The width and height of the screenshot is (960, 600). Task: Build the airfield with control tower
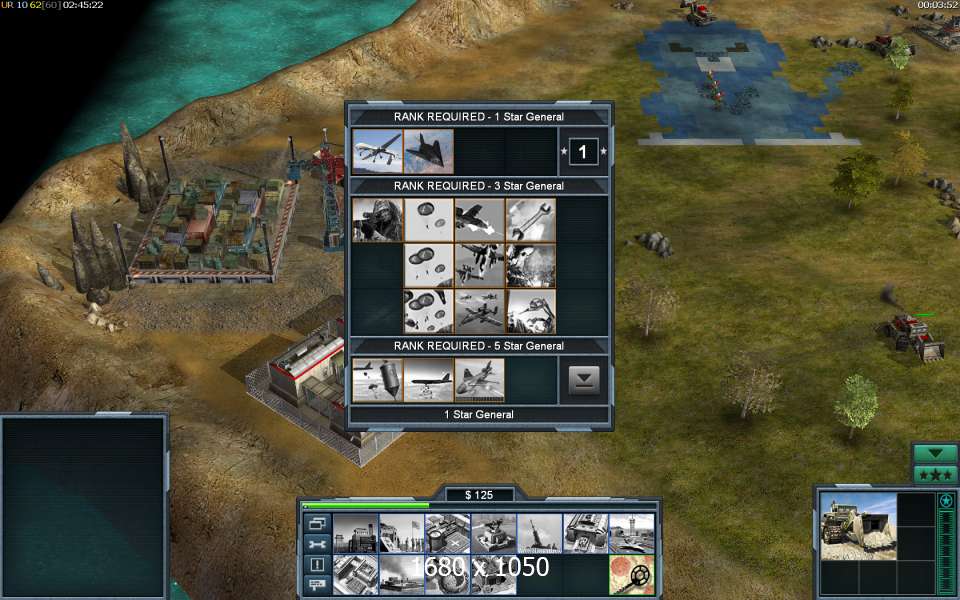[632, 533]
